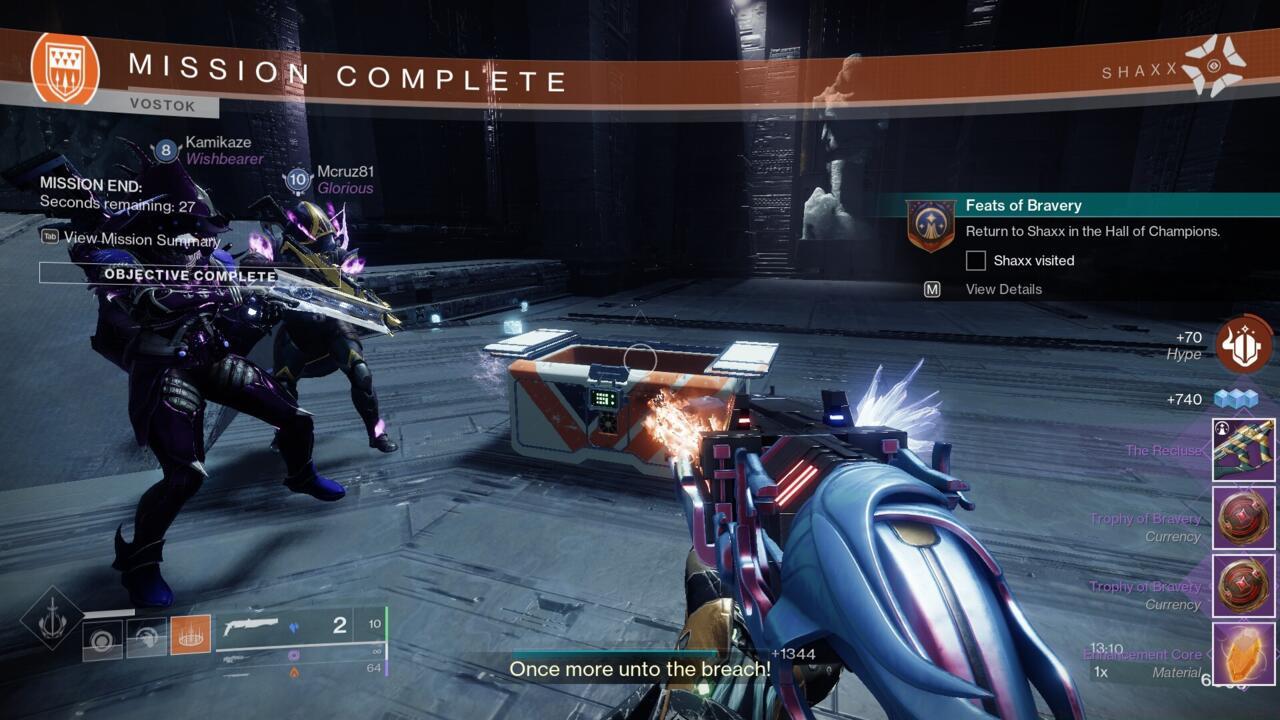
Task: Select the orange super ability icon
Action: pos(191,636)
